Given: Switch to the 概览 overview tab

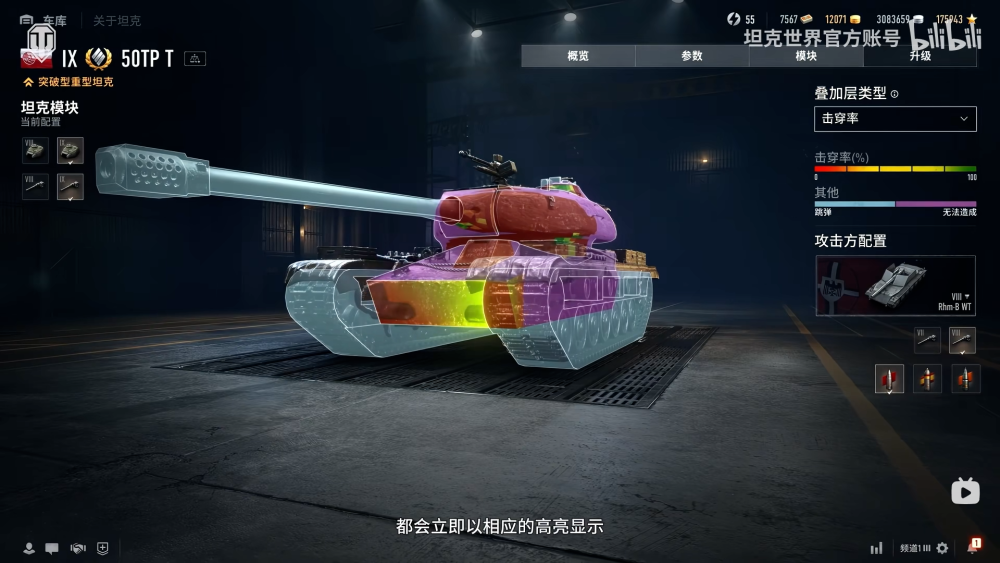Looking at the screenshot, I should coord(578,56).
